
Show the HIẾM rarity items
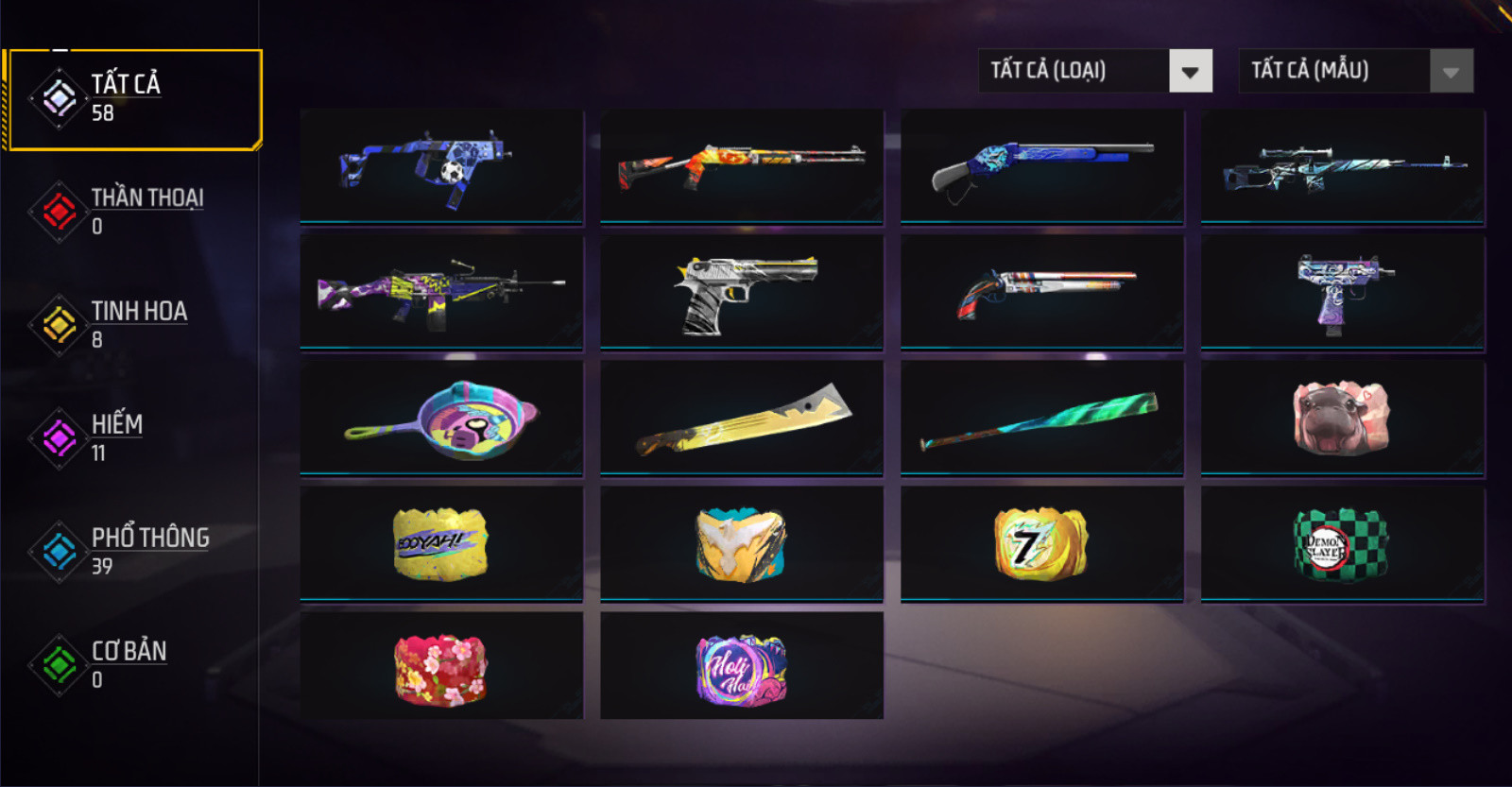pos(132,437)
